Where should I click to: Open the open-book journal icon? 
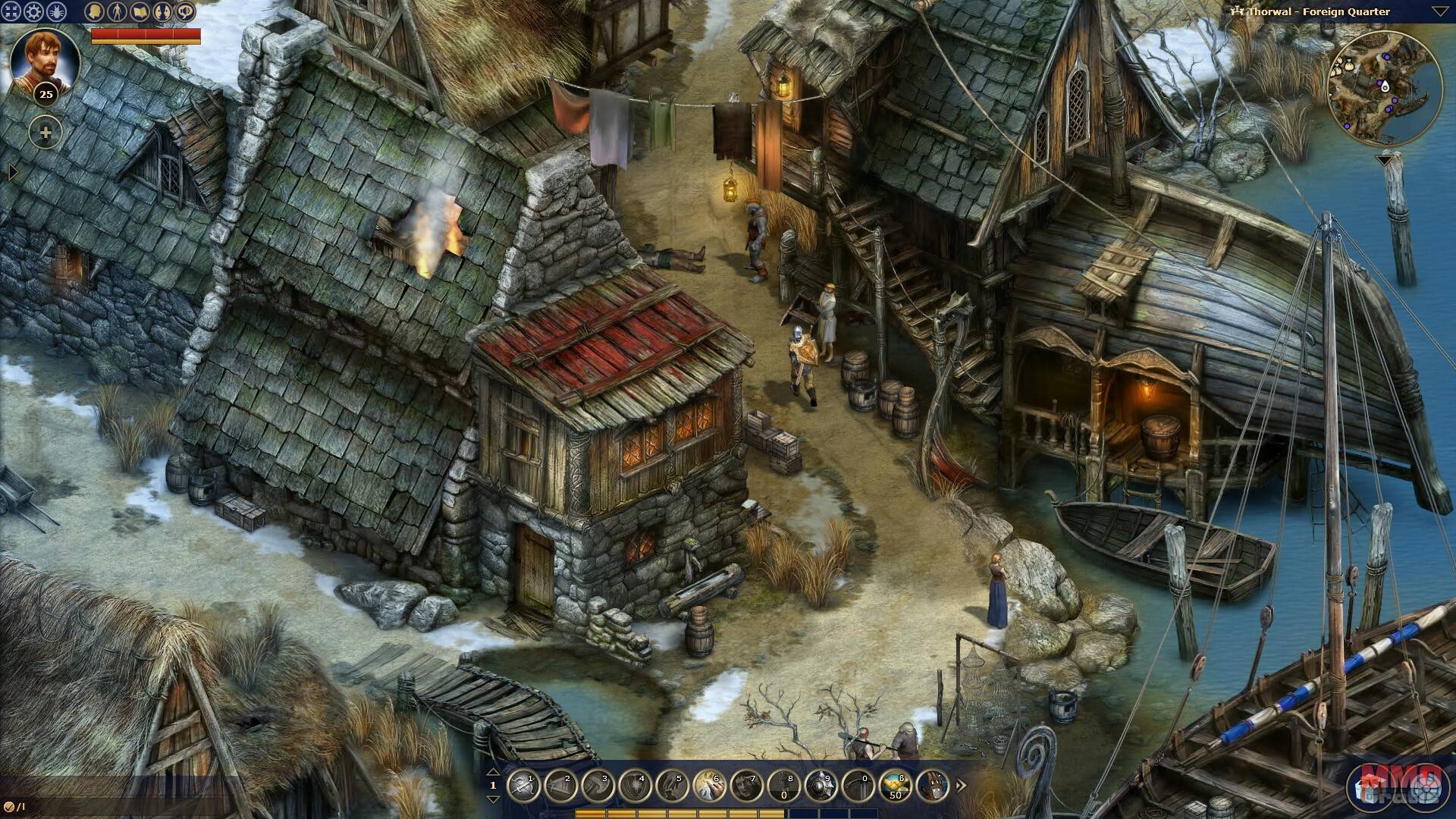pyautogui.click(x=139, y=11)
